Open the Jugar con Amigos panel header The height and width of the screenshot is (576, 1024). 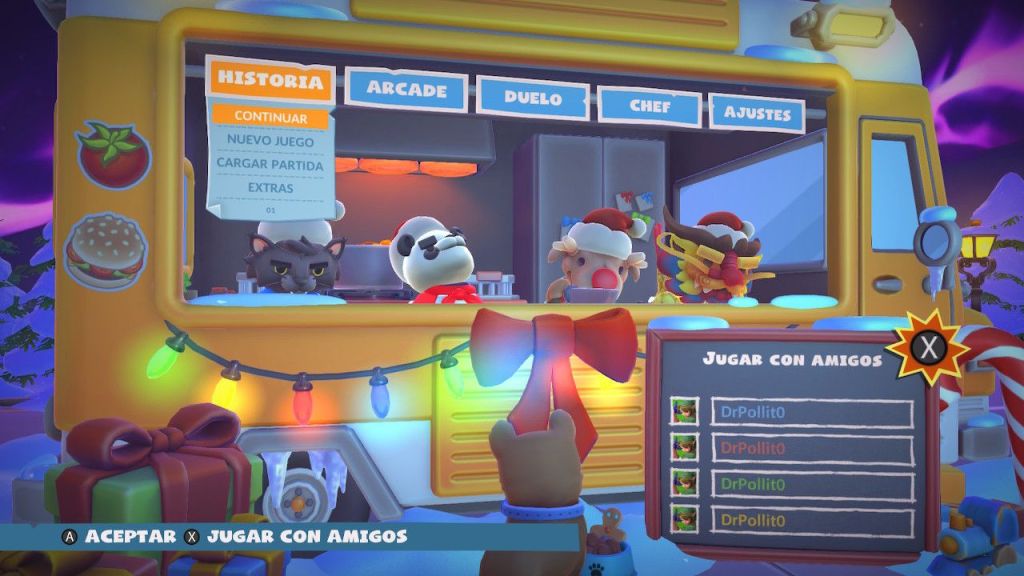click(x=791, y=358)
